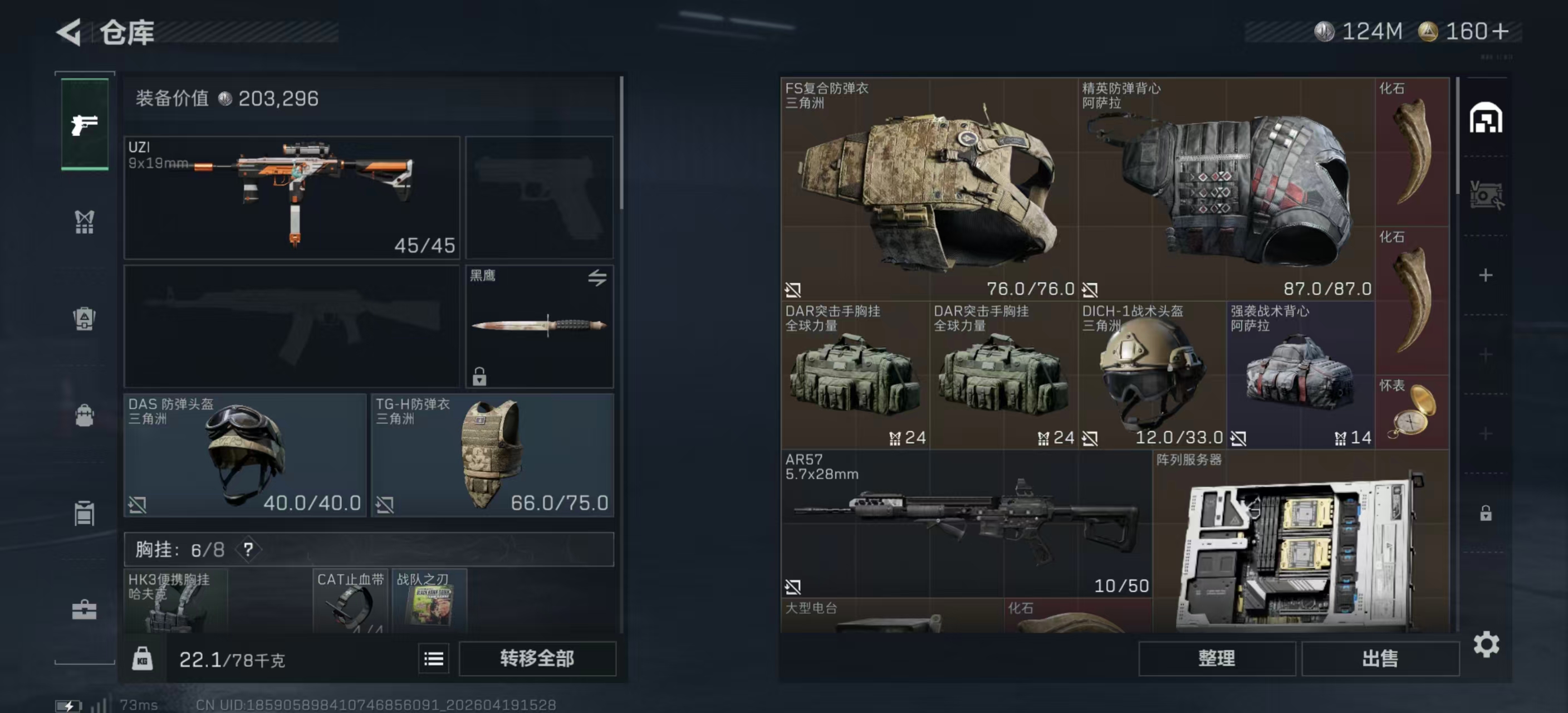Add premium currency with the plus sign

coord(1501,31)
